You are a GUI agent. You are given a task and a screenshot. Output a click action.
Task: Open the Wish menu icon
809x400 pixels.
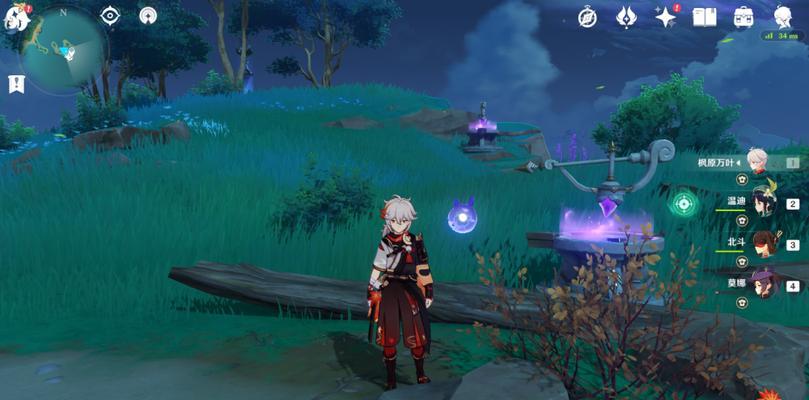[627, 16]
